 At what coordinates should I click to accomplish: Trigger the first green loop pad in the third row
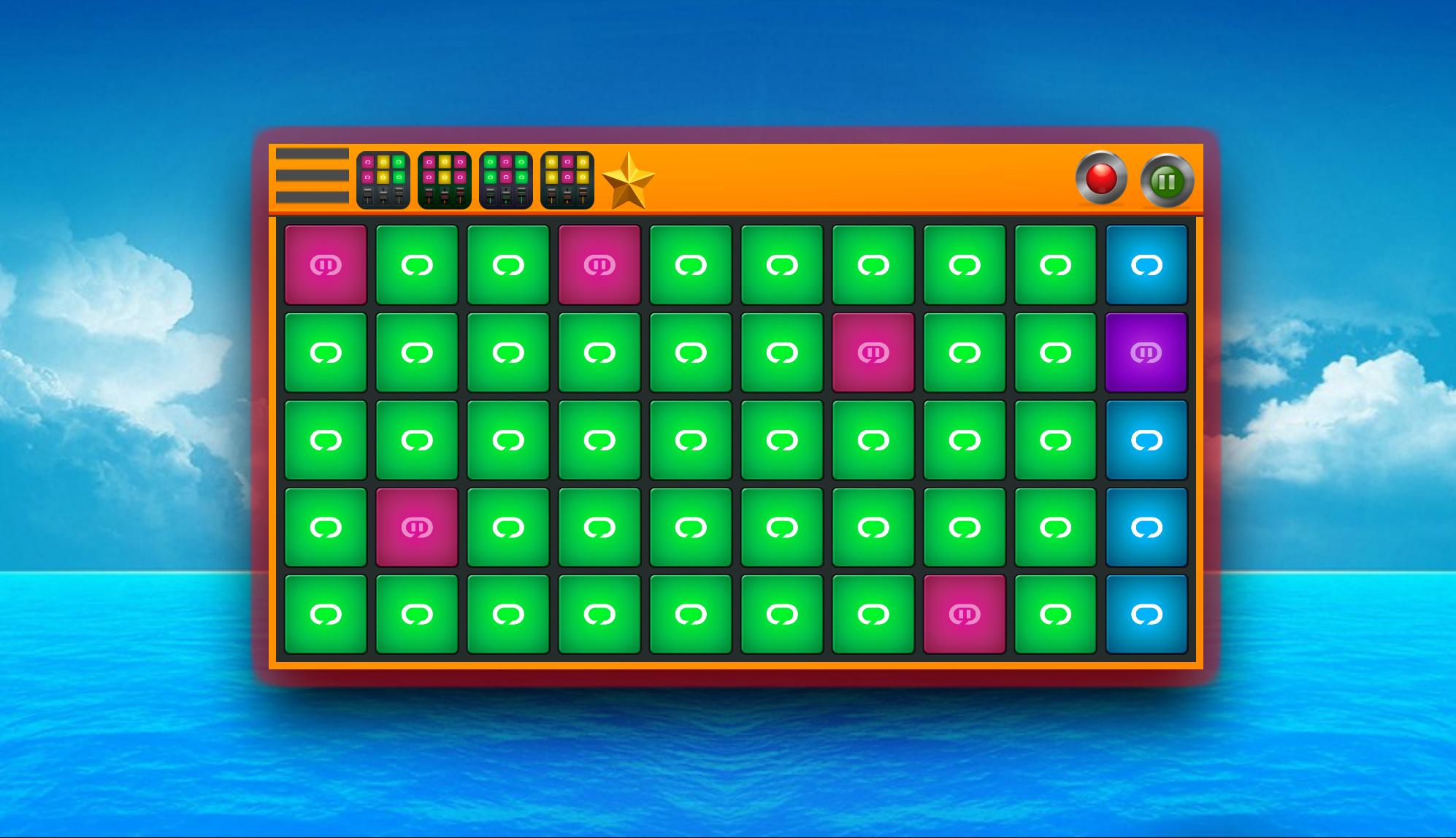tap(326, 439)
